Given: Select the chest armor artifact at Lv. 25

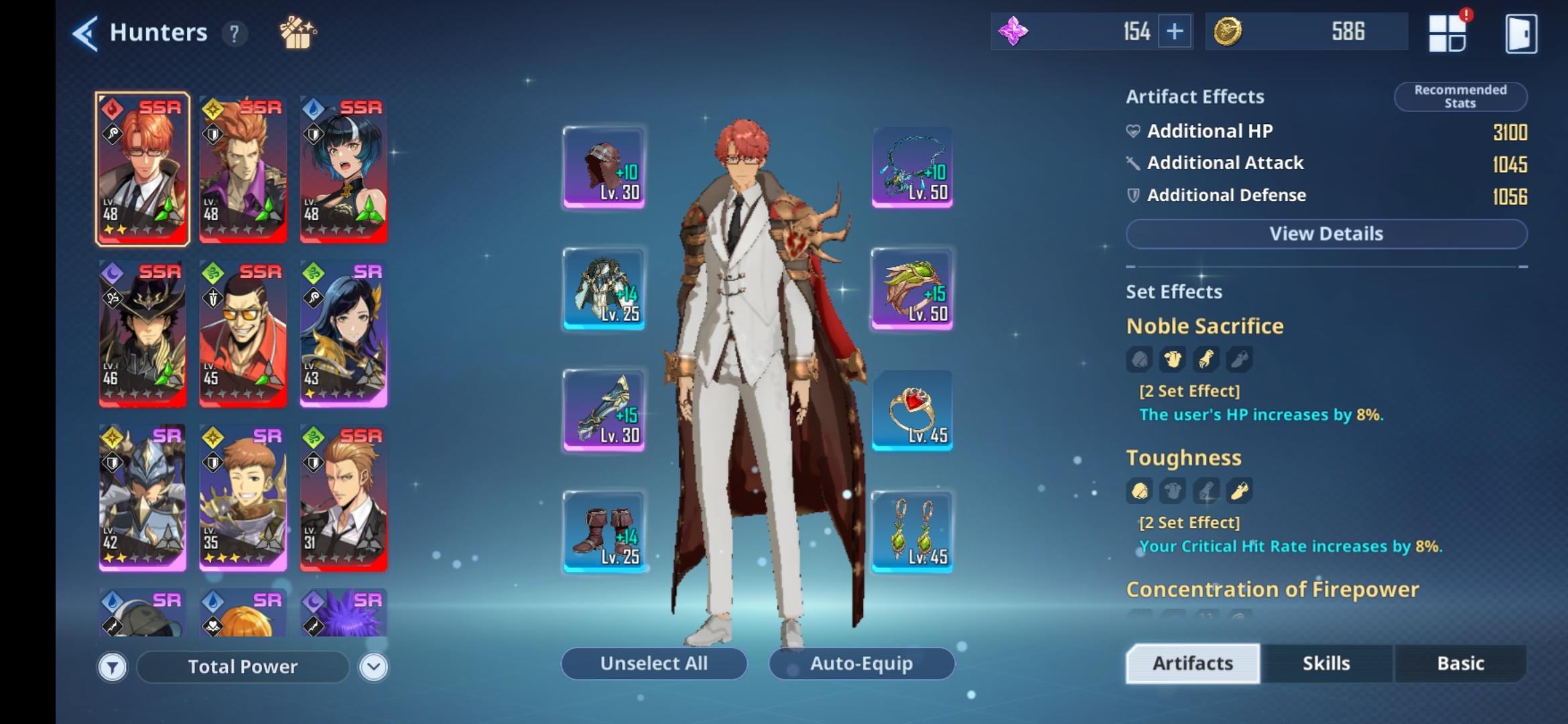Looking at the screenshot, I should (x=604, y=288).
